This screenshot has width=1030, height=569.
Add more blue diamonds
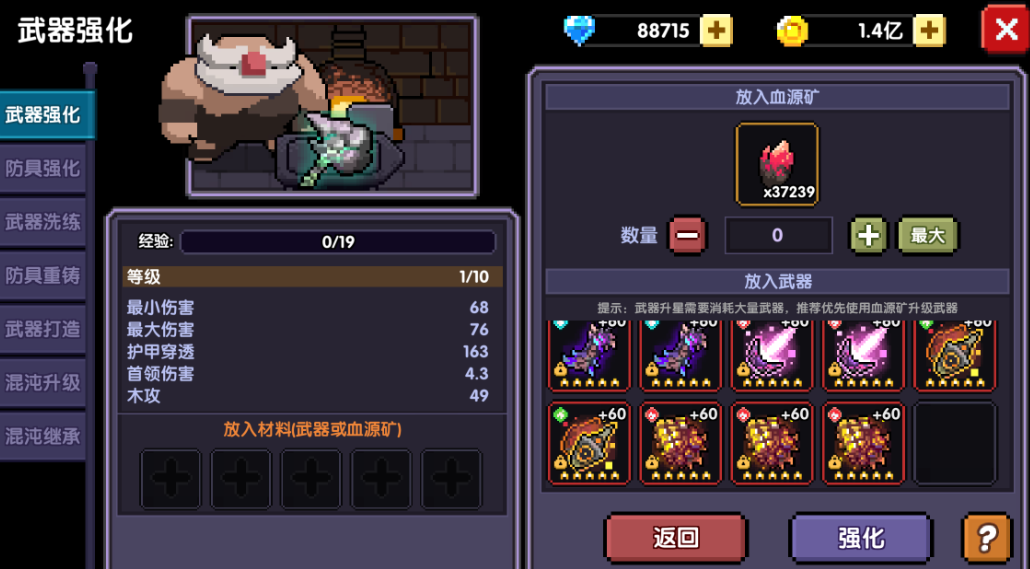pyautogui.click(x=715, y=31)
